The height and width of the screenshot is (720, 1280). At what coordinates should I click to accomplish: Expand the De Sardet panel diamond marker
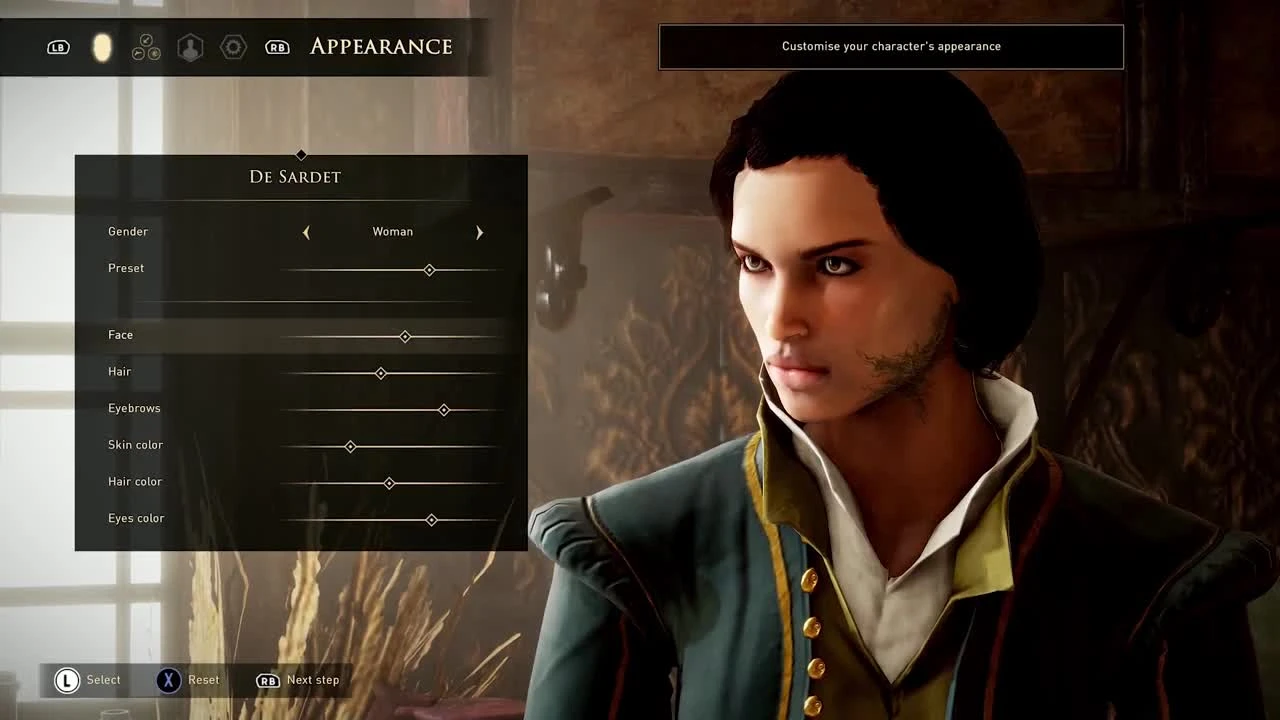click(301, 155)
